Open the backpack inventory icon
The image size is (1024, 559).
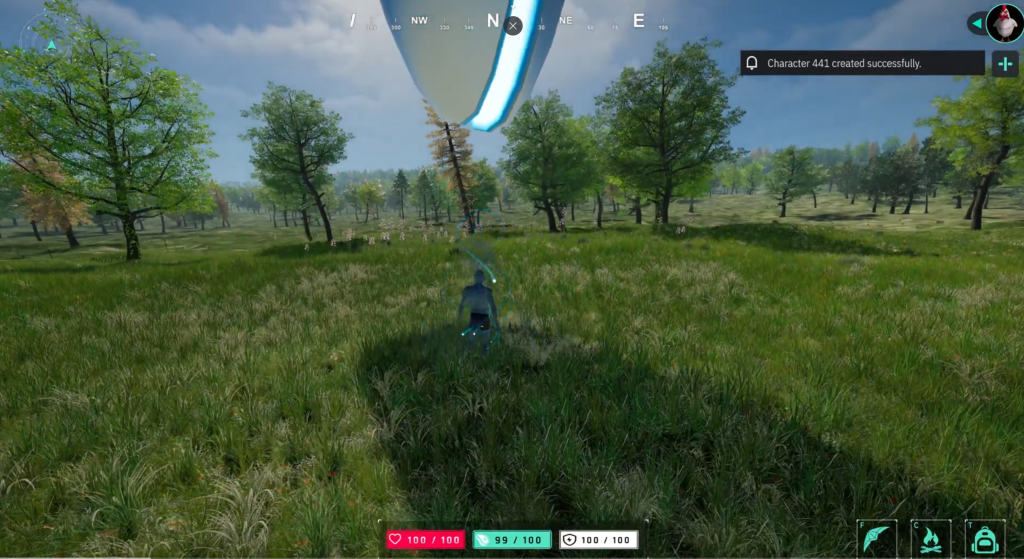click(x=984, y=539)
